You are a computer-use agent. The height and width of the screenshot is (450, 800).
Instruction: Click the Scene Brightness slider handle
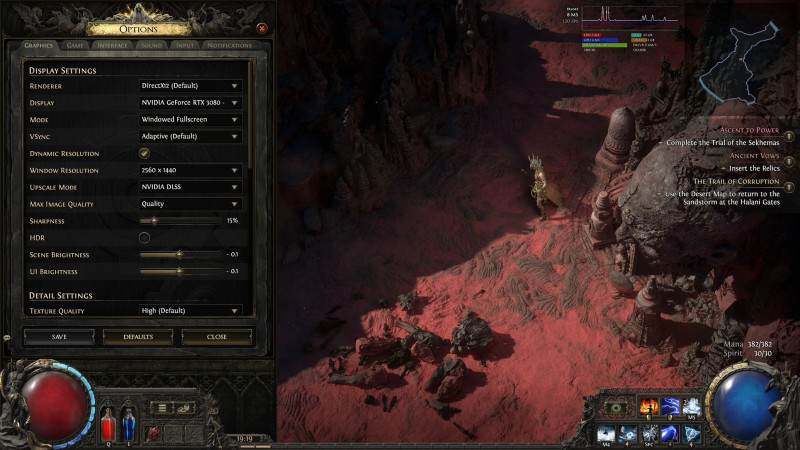(x=179, y=254)
